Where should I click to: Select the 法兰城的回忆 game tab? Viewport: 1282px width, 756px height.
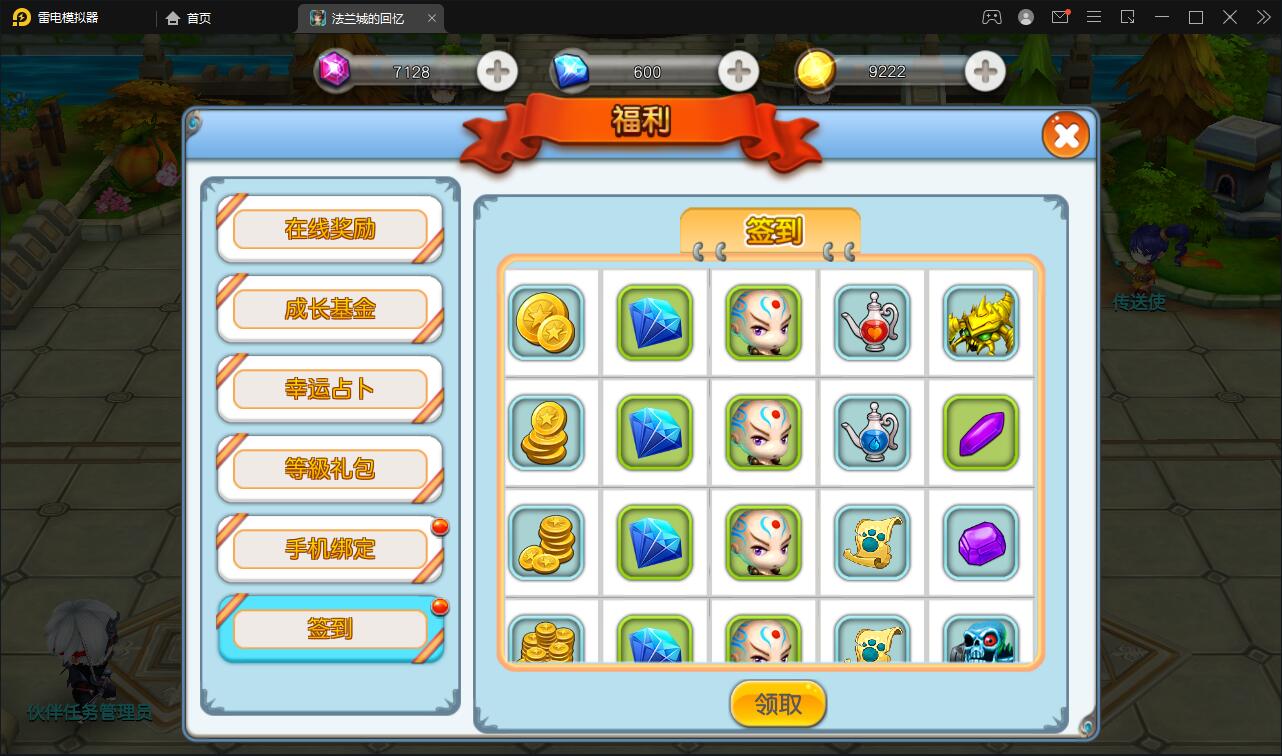point(366,17)
